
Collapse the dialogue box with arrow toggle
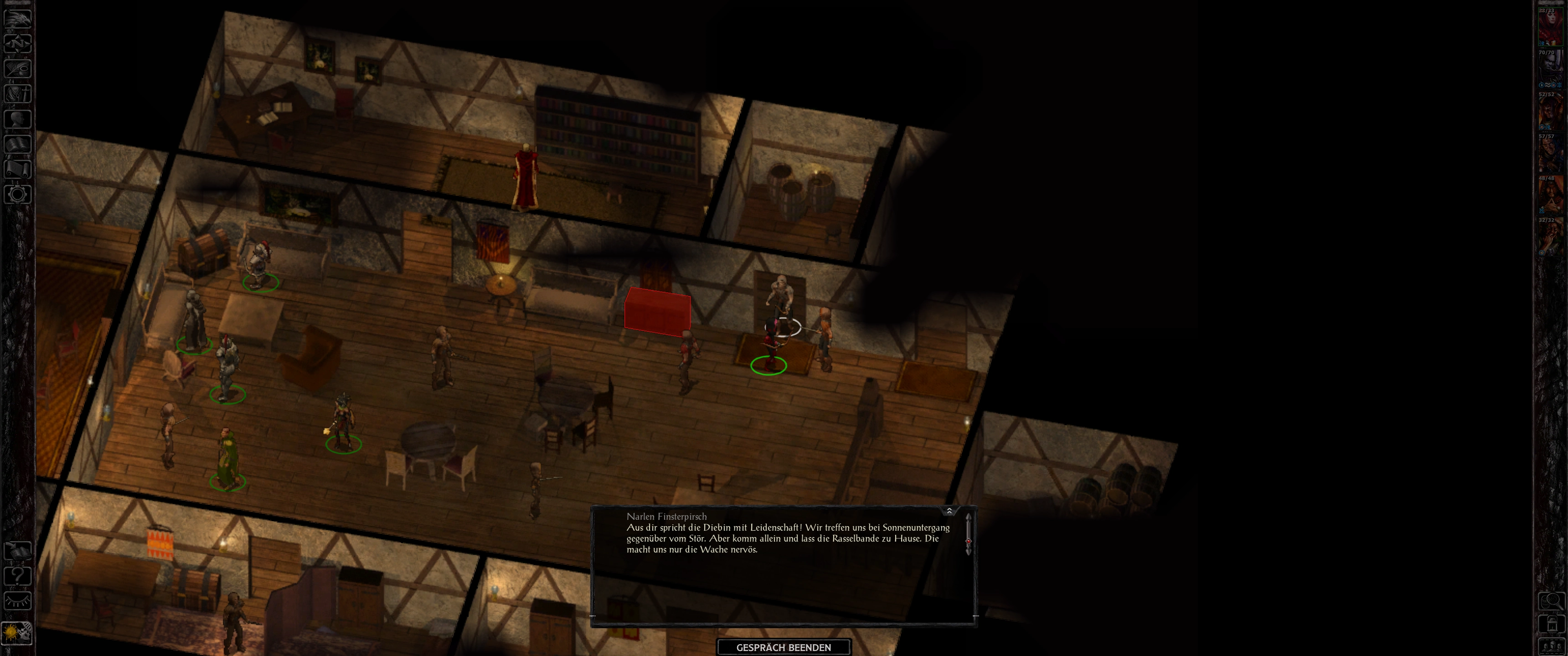(x=949, y=511)
